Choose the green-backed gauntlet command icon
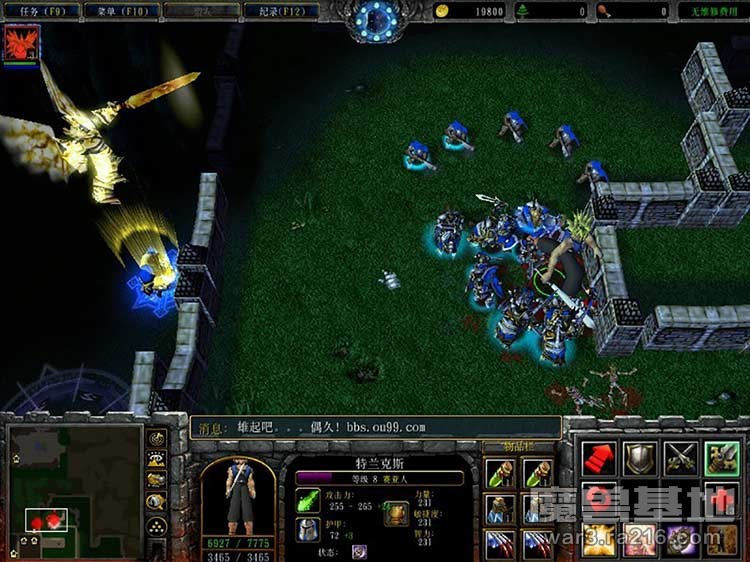Viewport: 750px width, 562px height. 722,459
